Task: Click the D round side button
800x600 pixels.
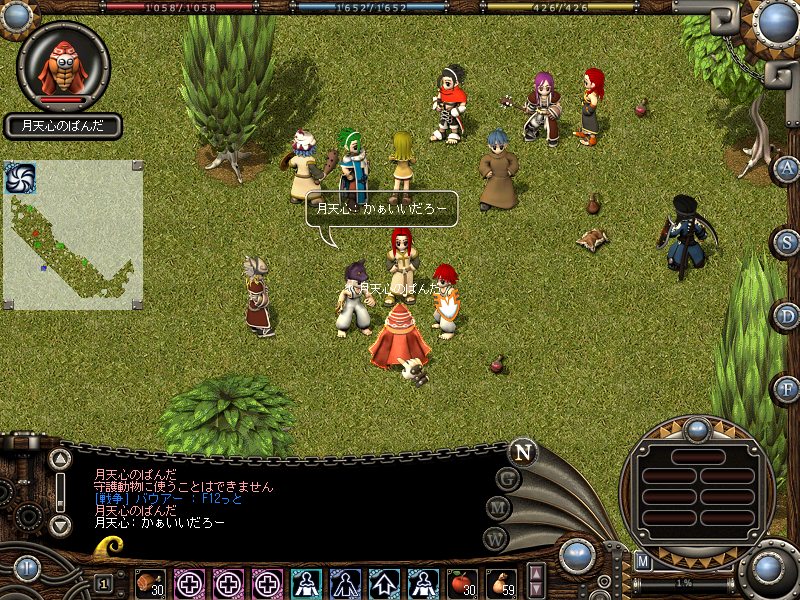Action: click(x=787, y=316)
